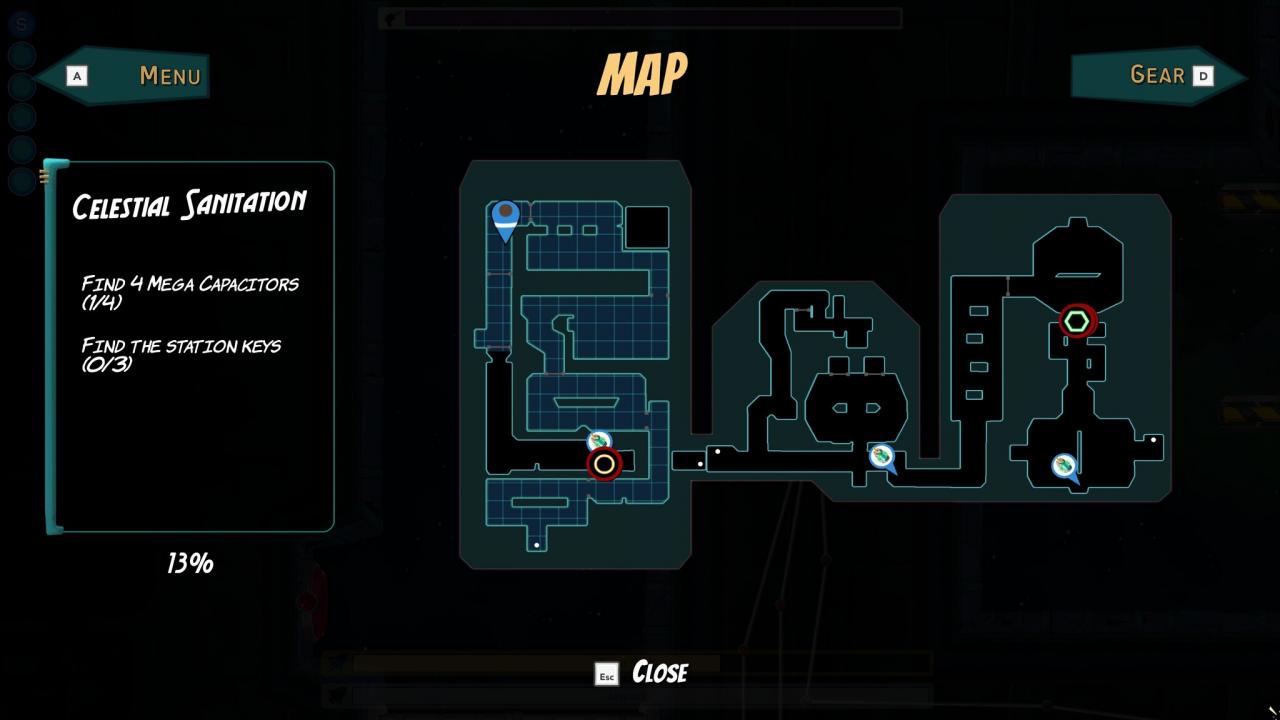Close the map screen
1280x720 pixels.
(643, 672)
